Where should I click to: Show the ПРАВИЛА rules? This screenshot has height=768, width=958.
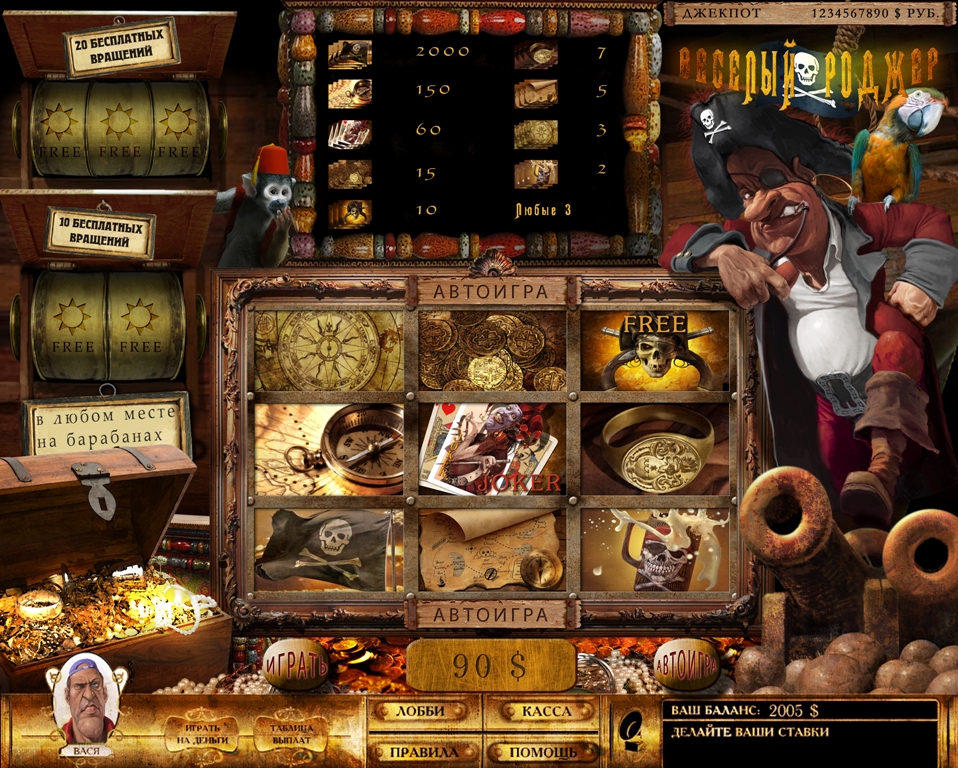tap(420, 751)
